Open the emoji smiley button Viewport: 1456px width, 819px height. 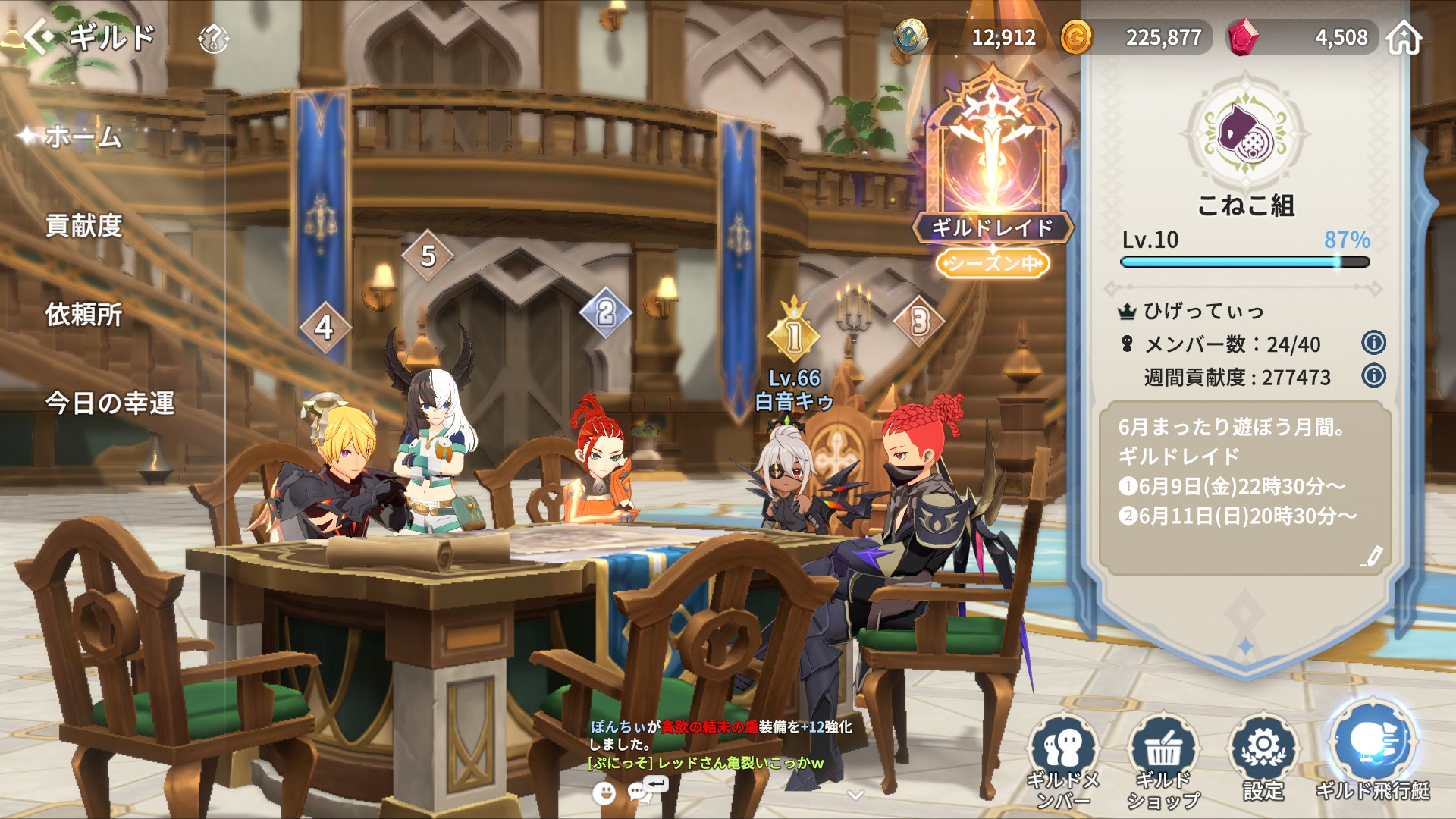[604, 793]
